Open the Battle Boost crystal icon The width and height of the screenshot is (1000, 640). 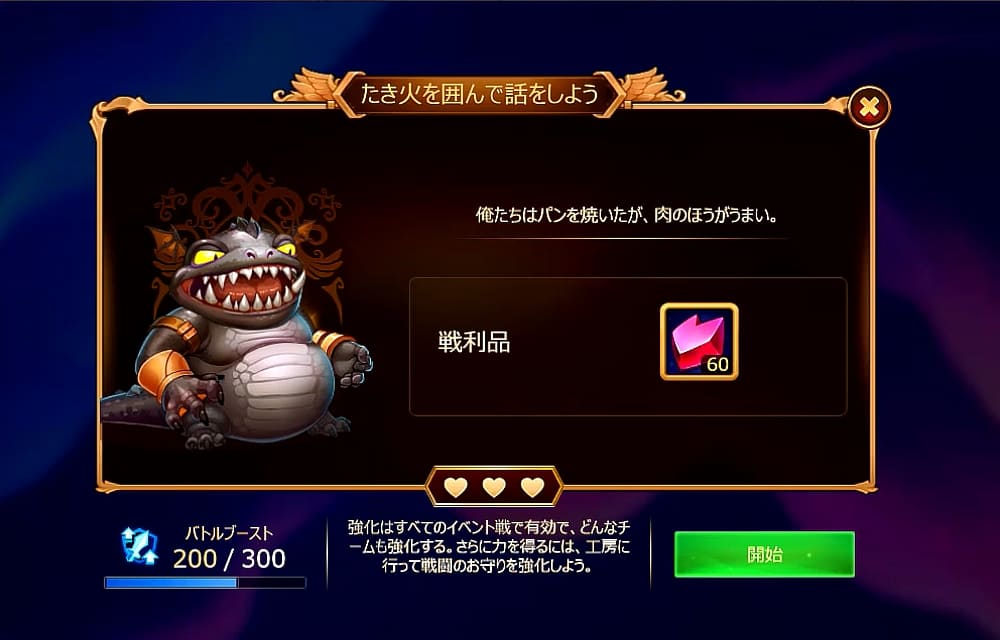[139, 545]
